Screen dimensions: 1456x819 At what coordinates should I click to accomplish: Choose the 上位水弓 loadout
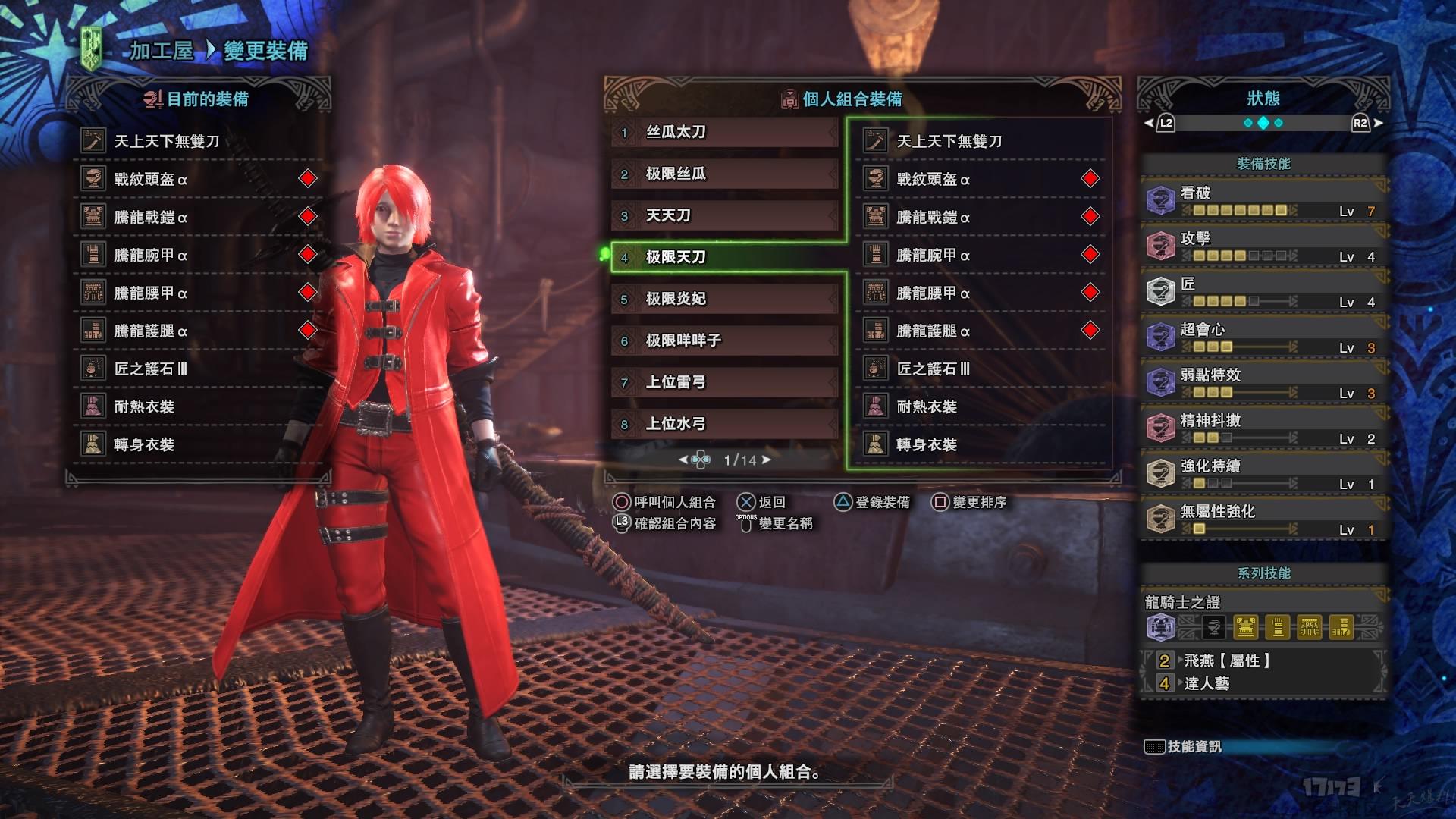coord(724,425)
